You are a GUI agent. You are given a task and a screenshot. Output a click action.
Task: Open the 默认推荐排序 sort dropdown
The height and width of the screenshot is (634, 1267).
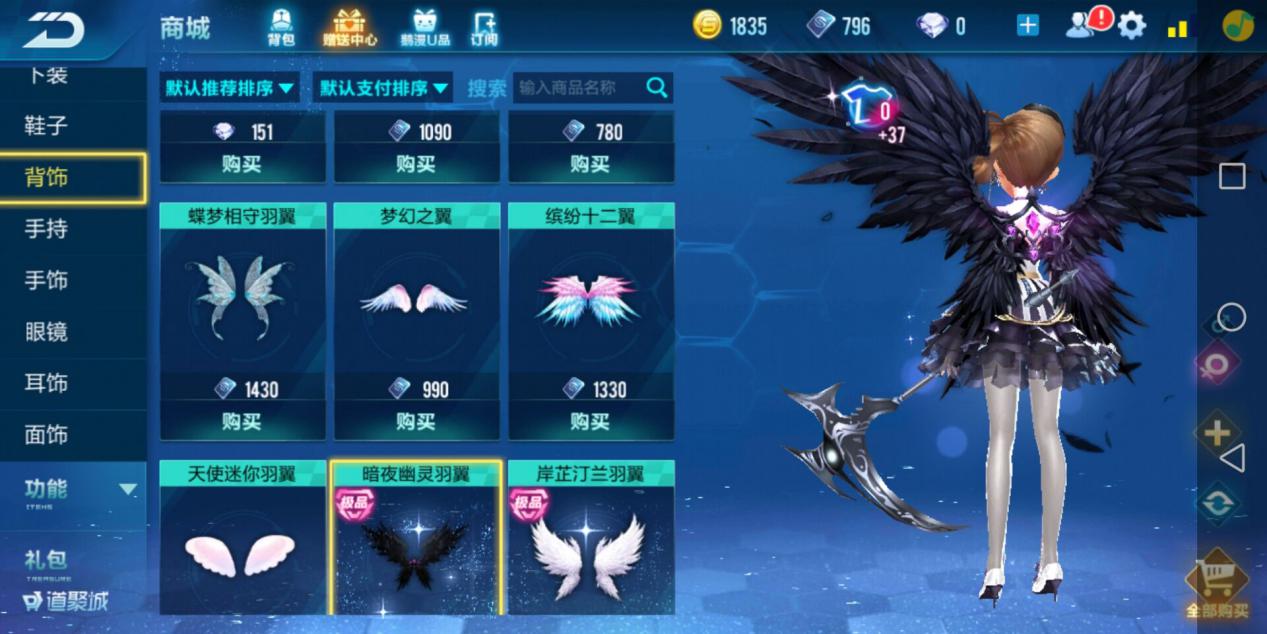click(230, 88)
